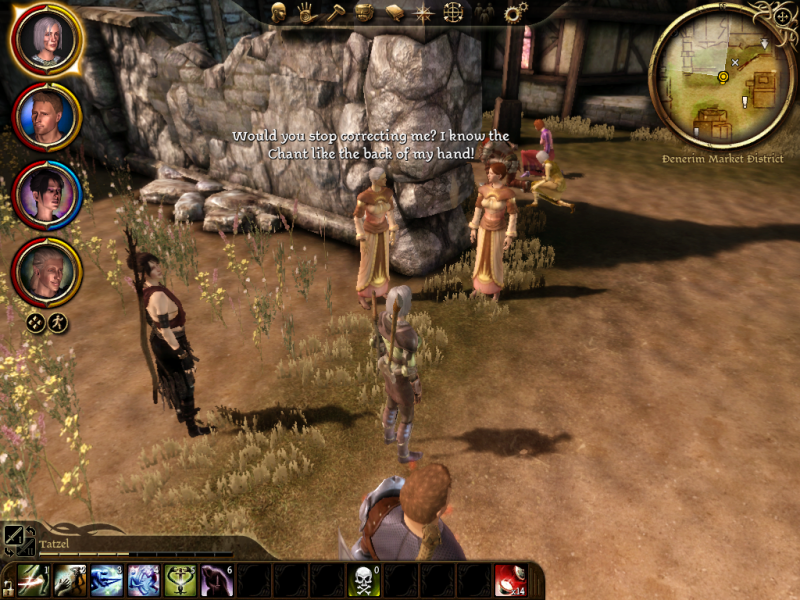The width and height of the screenshot is (800, 600).
Task: Open the game options gears icon
Action: click(515, 13)
